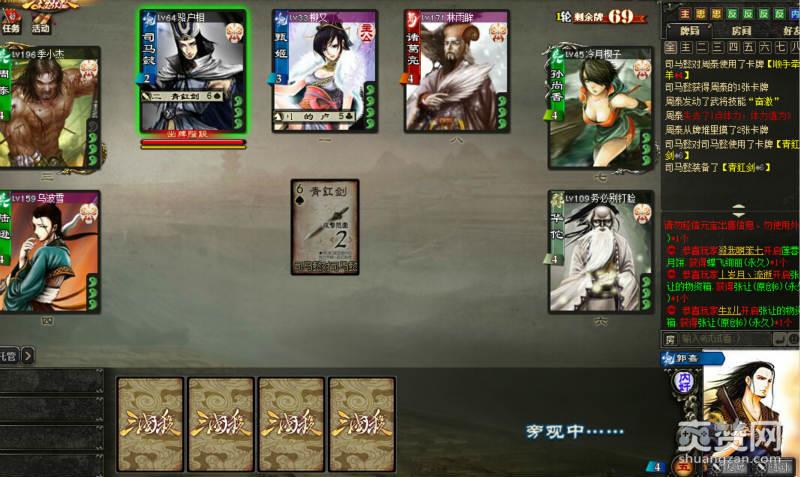The width and height of the screenshot is (800, 477).
Task: Filter the log by 主 seat
Action: pyautogui.click(x=686, y=47)
